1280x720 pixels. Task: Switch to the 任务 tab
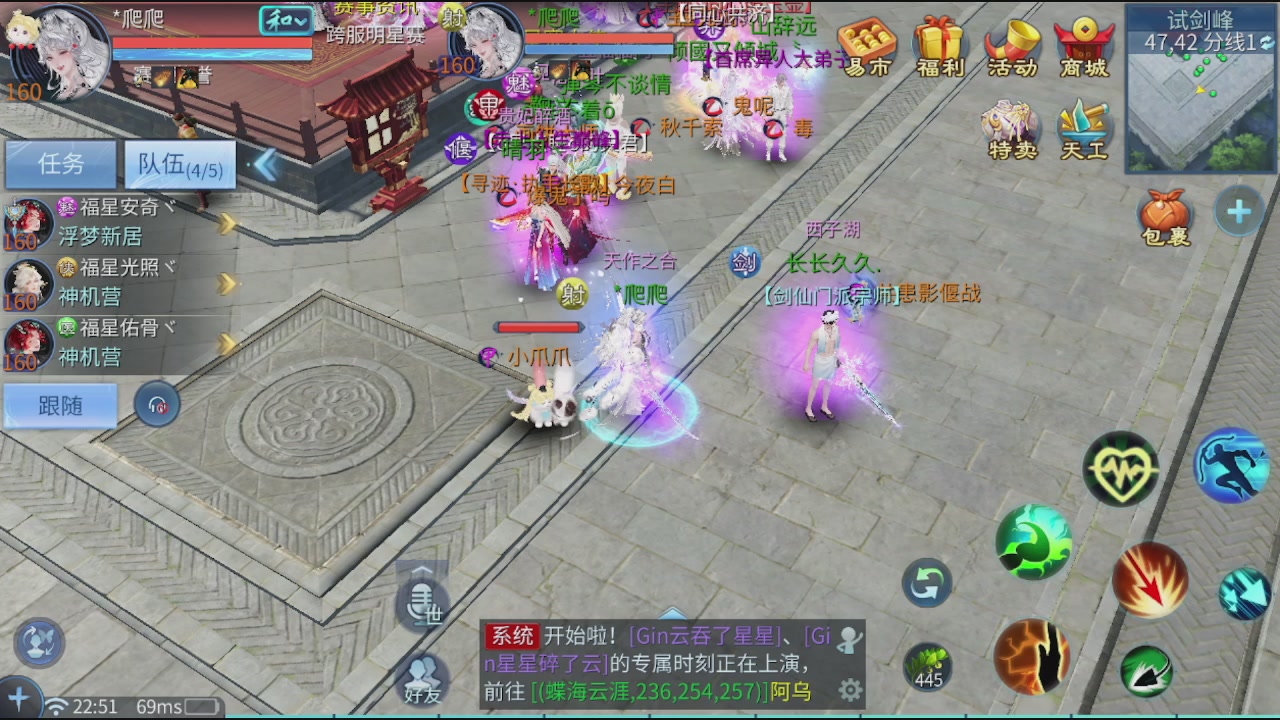click(x=61, y=165)
